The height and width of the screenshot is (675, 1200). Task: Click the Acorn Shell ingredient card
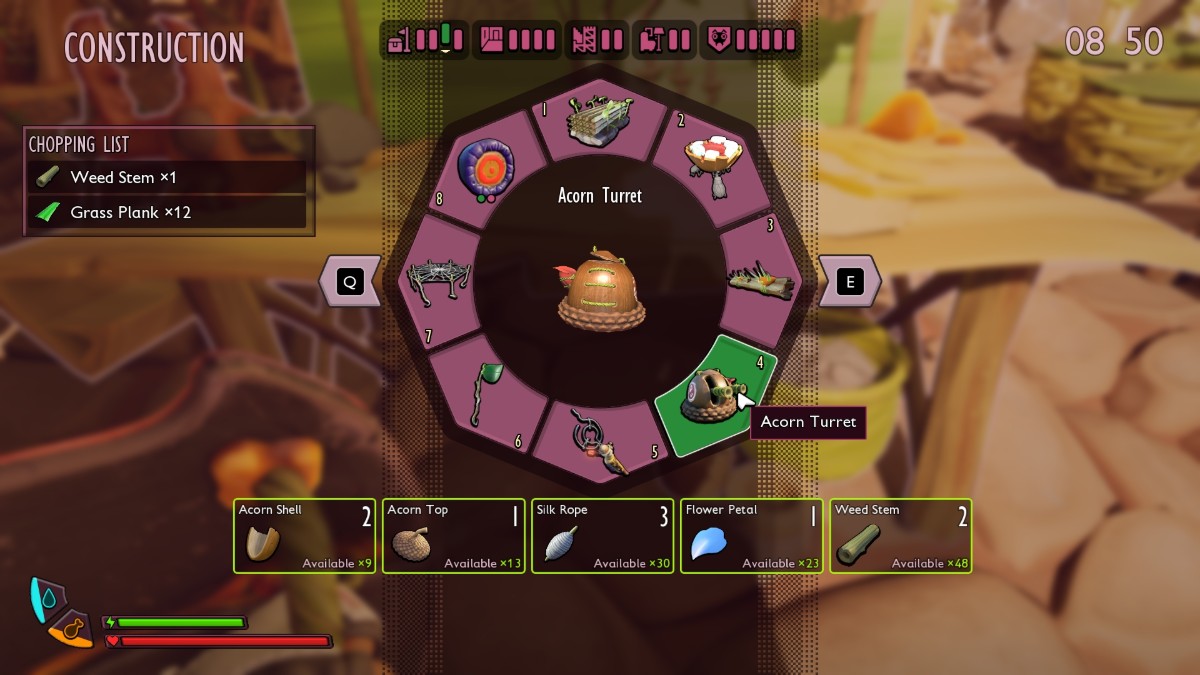305,536
